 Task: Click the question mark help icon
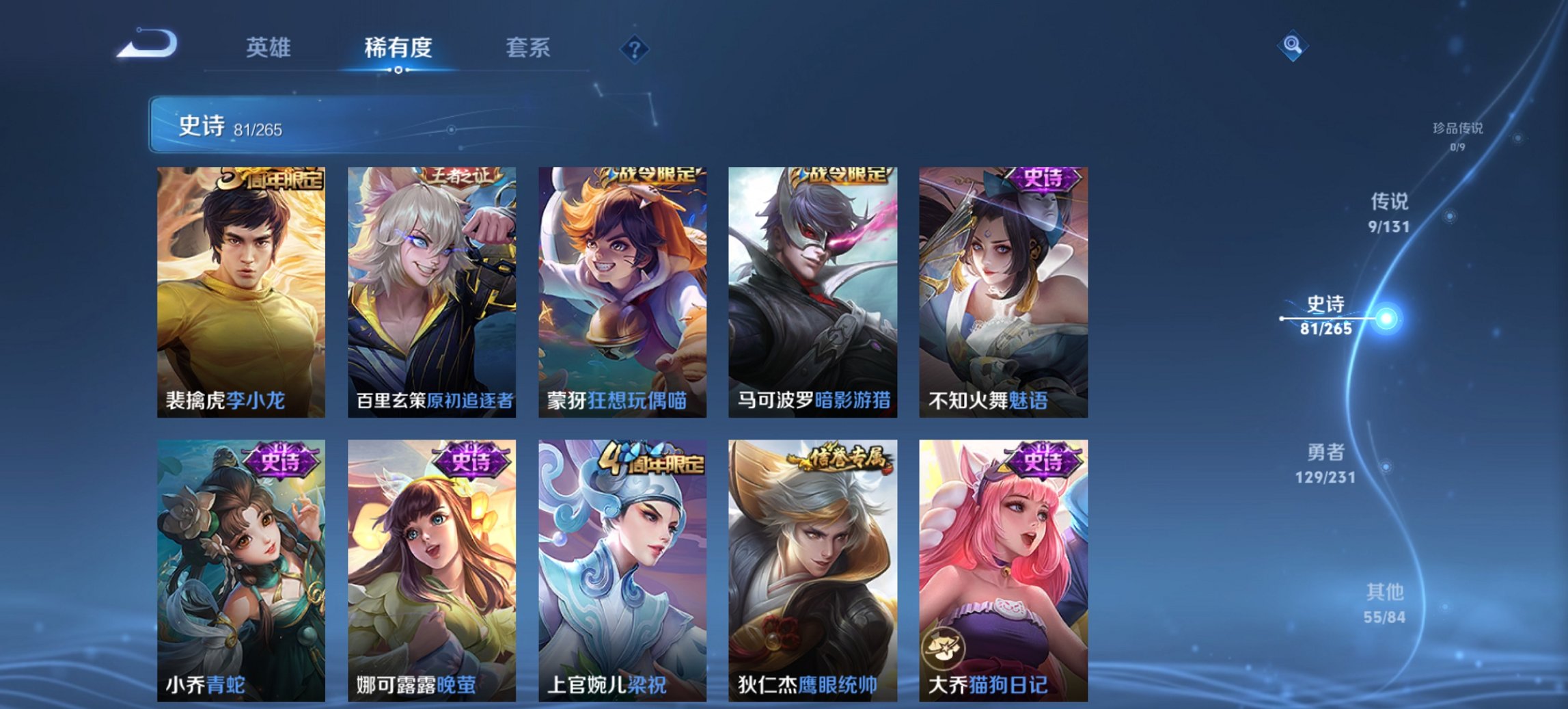pyautogui.click(x=634, y=48)
